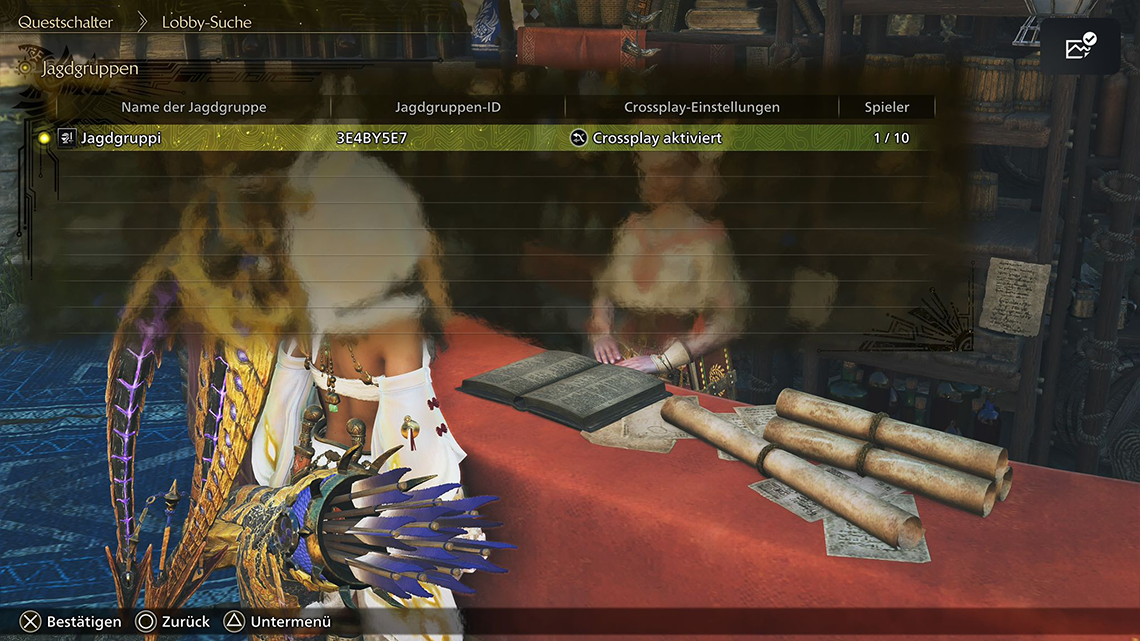Sort by Crossplay-Einstellungen column header
Viewport: 1140px width, 641px height.
tap(702, 107)
